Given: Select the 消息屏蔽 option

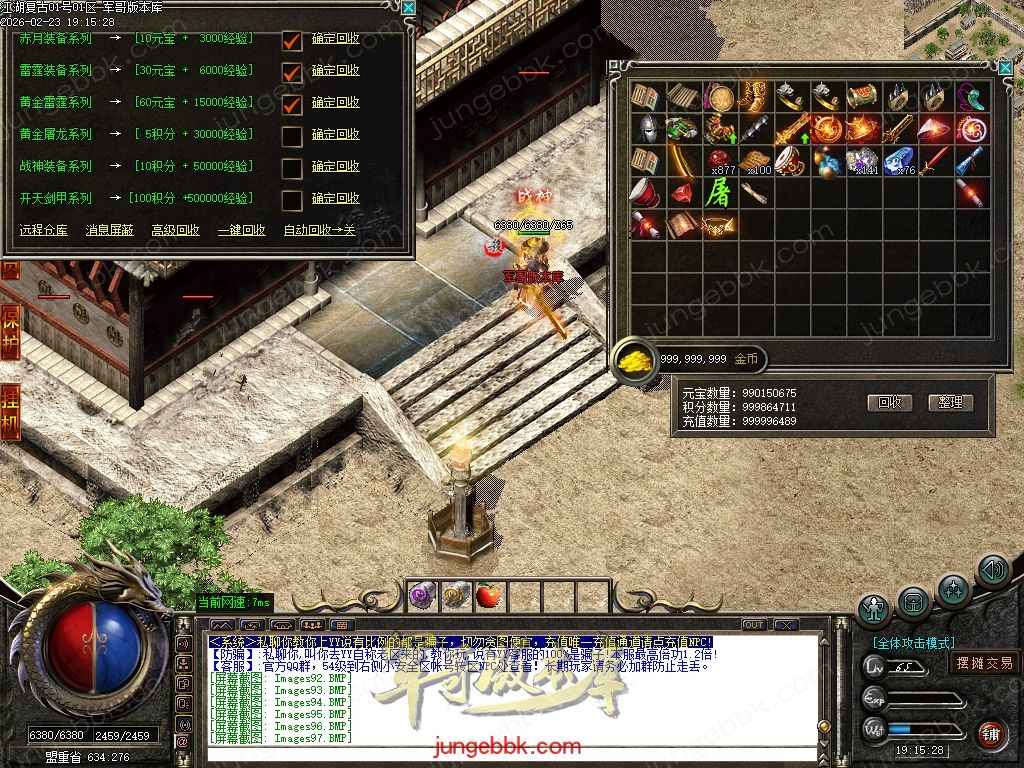Looking at the screenshot, I should click(x=109, y=230).
